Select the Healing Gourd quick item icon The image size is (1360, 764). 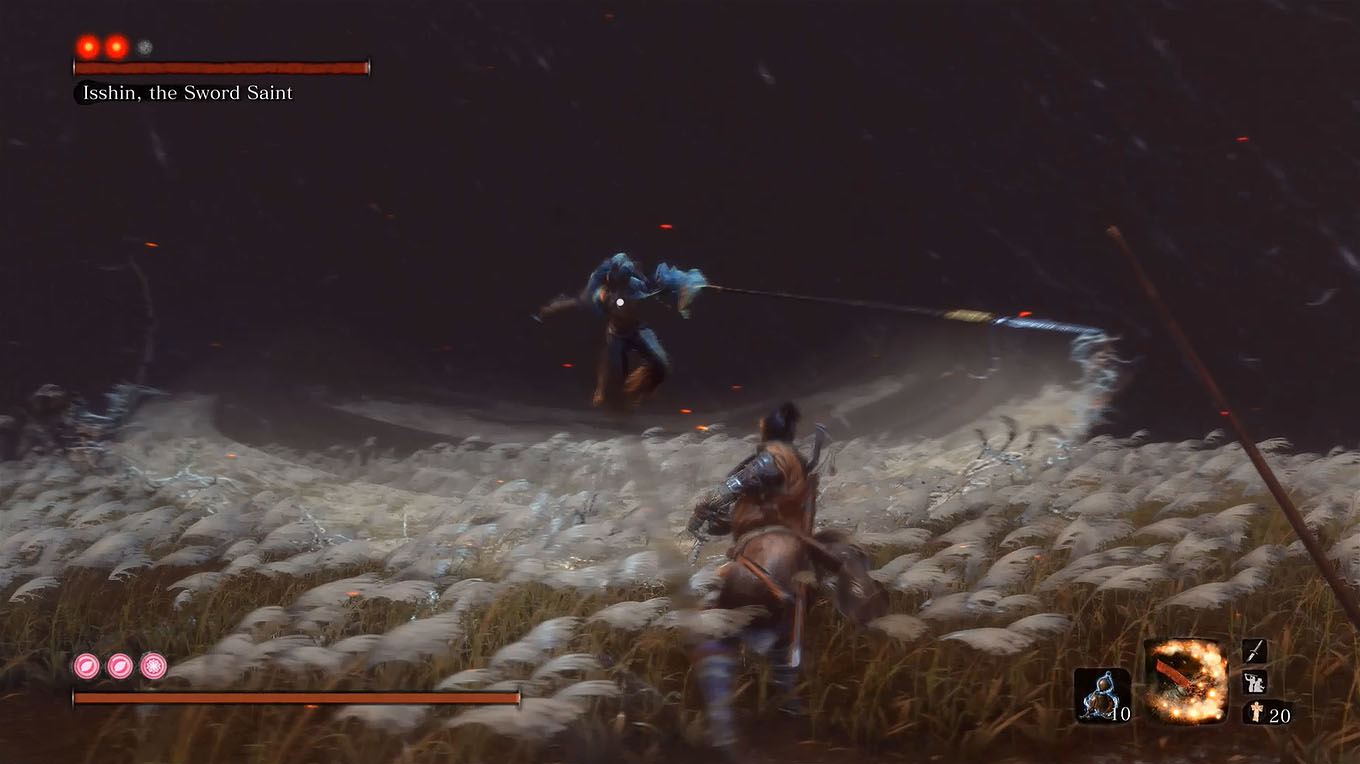[x=1098, y=694]
